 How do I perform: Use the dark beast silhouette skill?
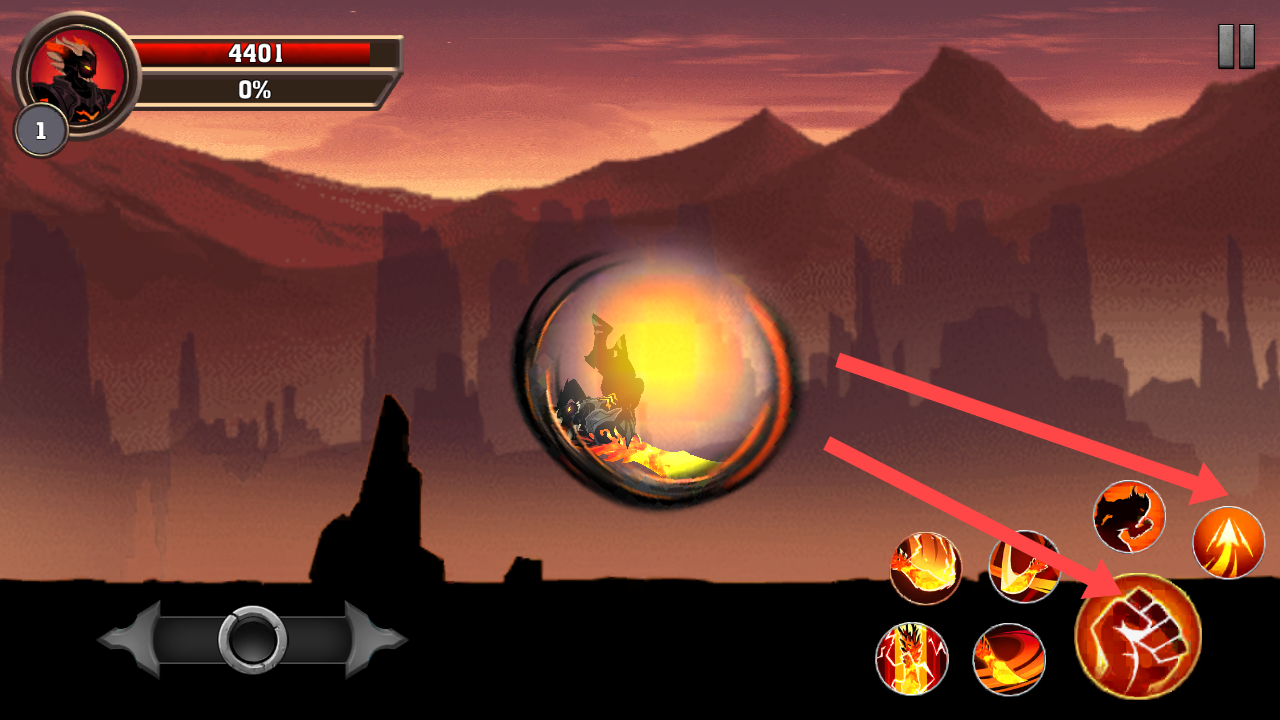click(1129, 517)
